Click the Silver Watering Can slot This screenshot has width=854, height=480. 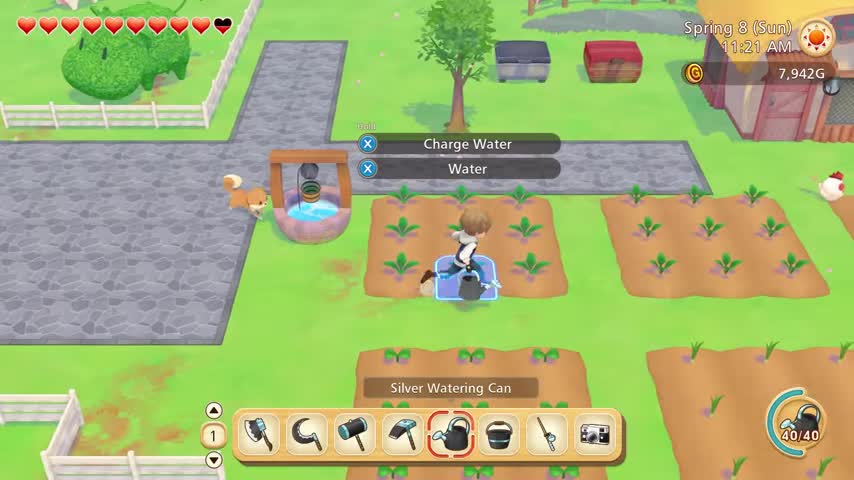(451, 435)
